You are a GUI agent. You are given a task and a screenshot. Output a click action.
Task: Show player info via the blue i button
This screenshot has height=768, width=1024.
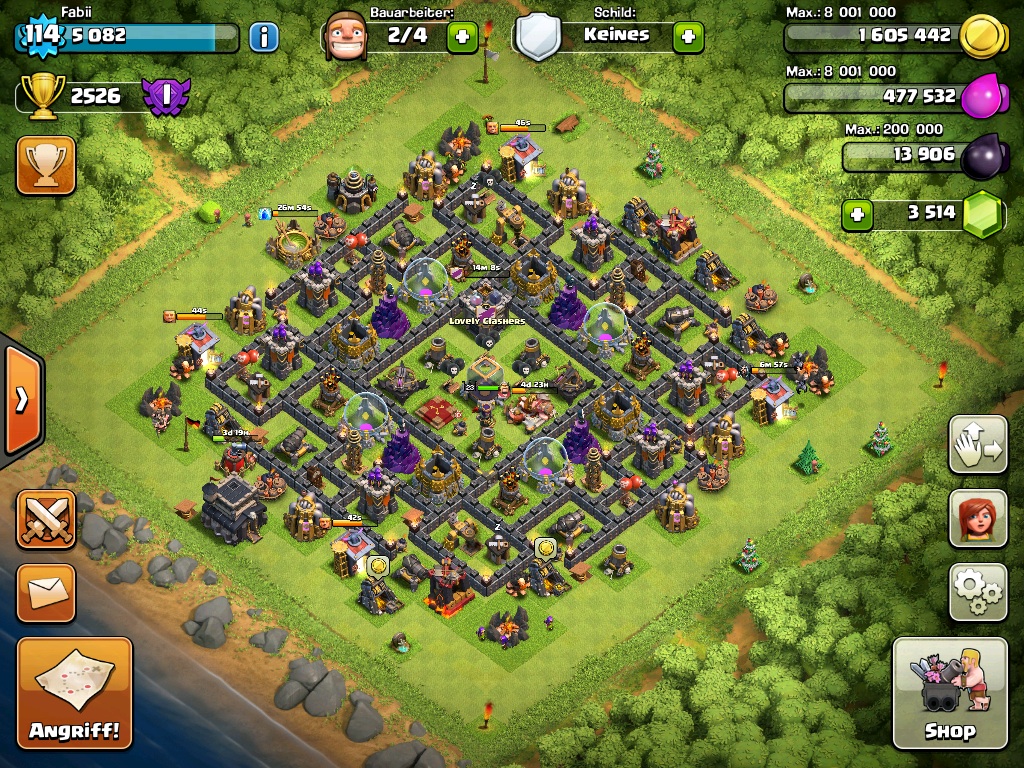point(263,38)
